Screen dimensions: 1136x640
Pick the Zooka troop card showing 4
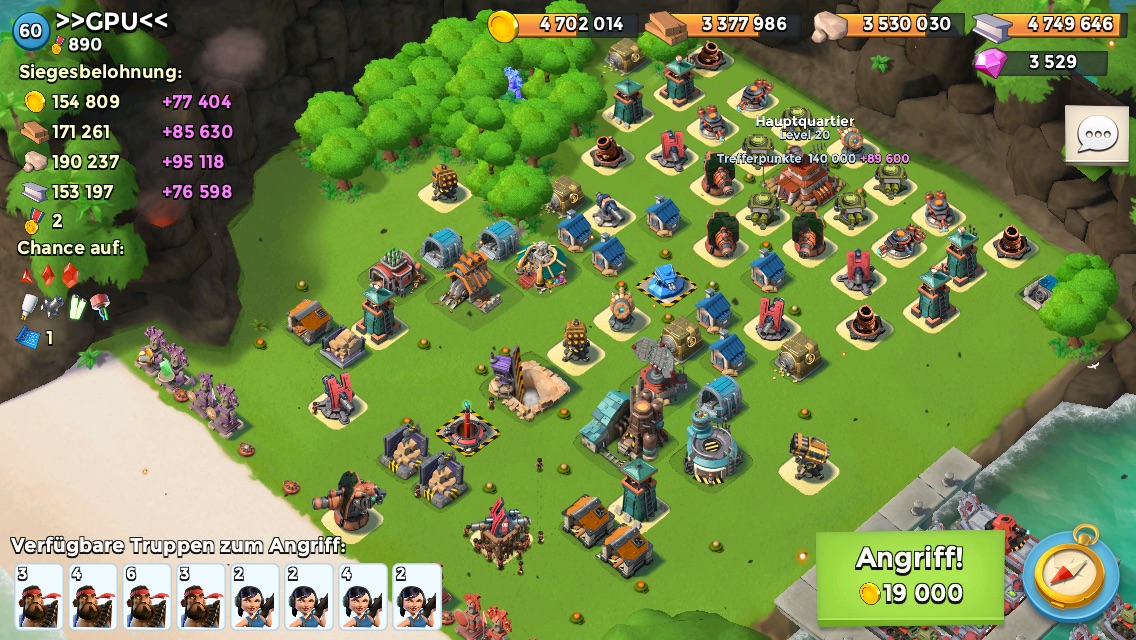(x=362, y=596)
